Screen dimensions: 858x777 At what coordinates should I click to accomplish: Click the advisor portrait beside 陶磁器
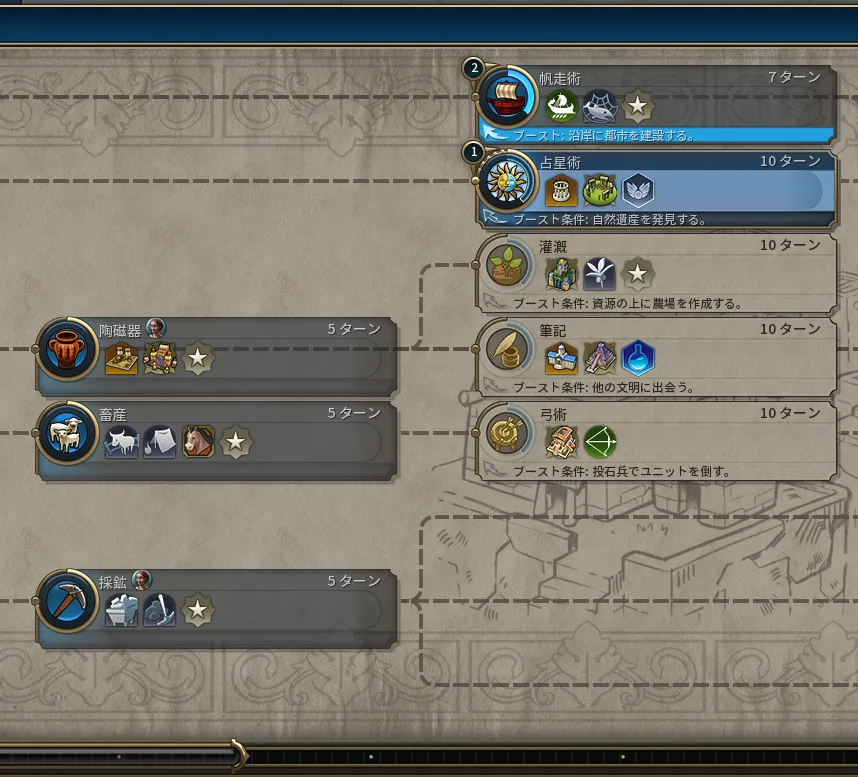tap(156, 328)
